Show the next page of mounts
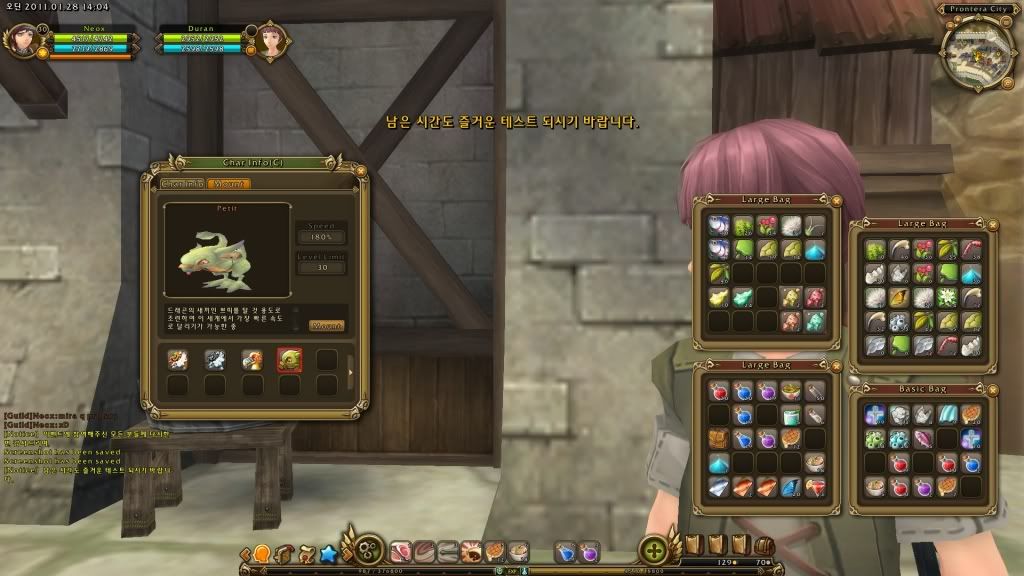The height and width of the screenshot is (576, 1024). (349, 373)
